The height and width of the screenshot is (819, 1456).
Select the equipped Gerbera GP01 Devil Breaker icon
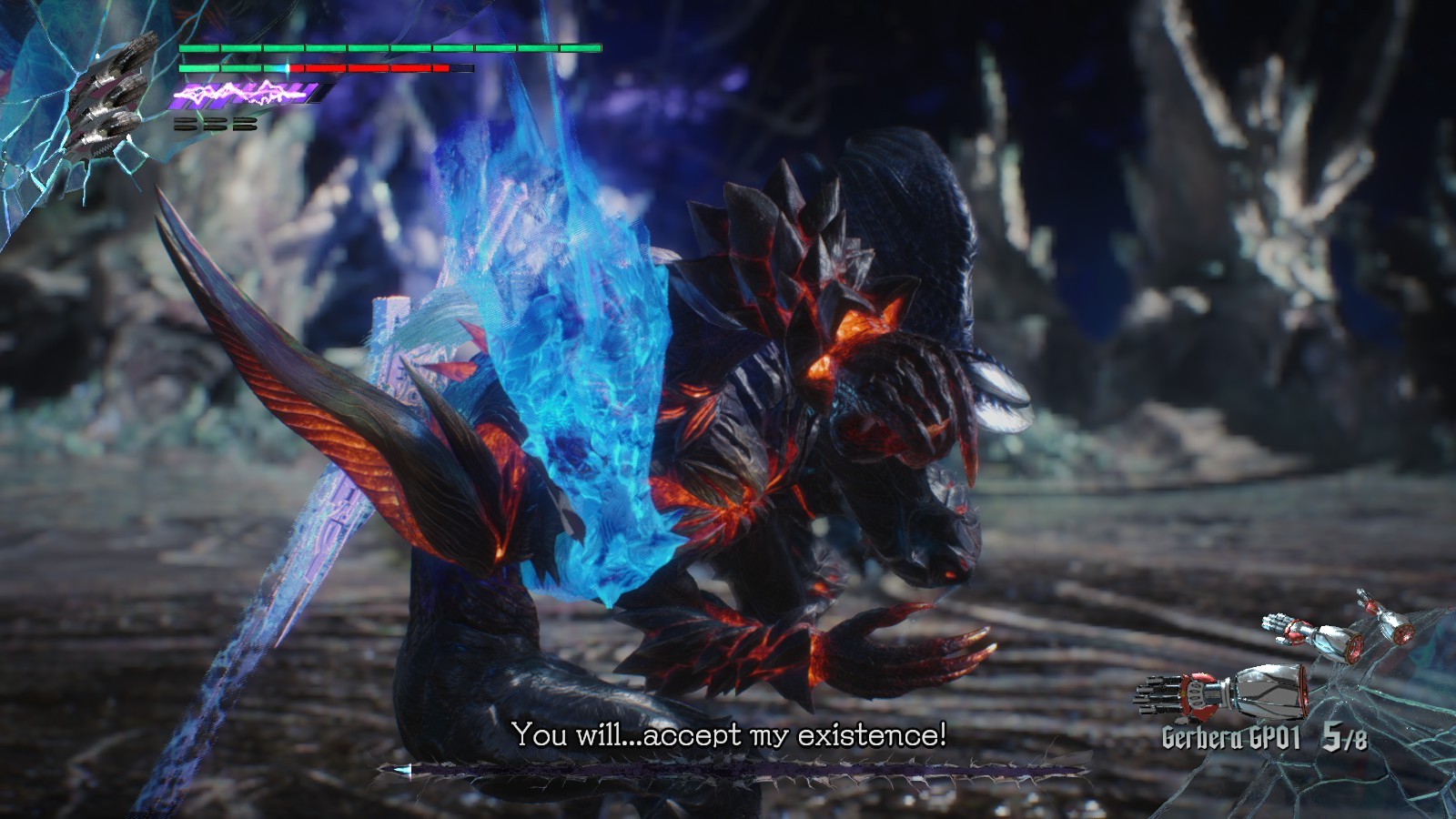point(1221,693)
